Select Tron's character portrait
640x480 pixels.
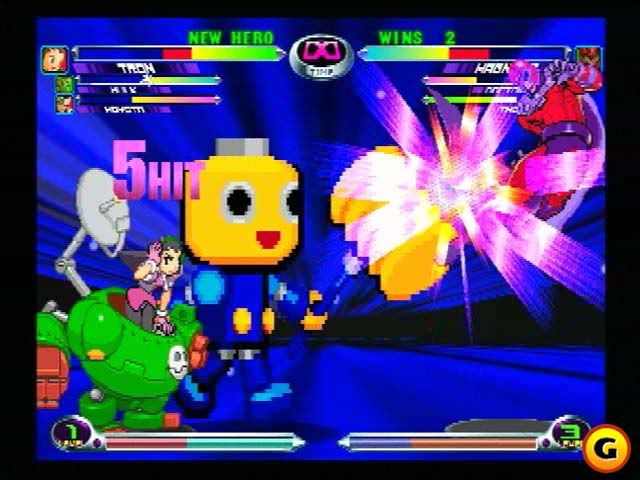click(x=53, y=59)
